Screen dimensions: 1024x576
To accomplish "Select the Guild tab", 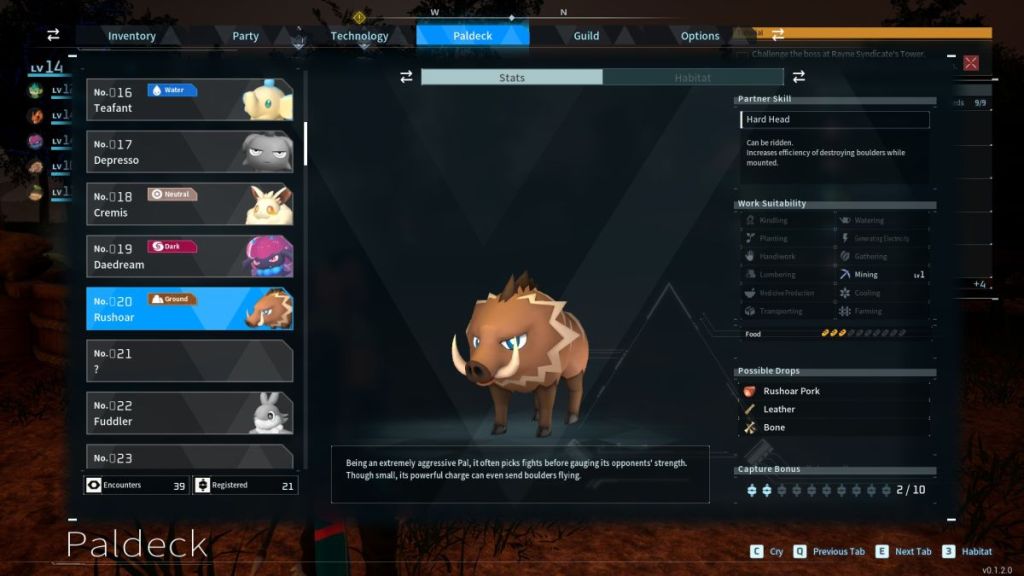I will (x=586, y=36).
